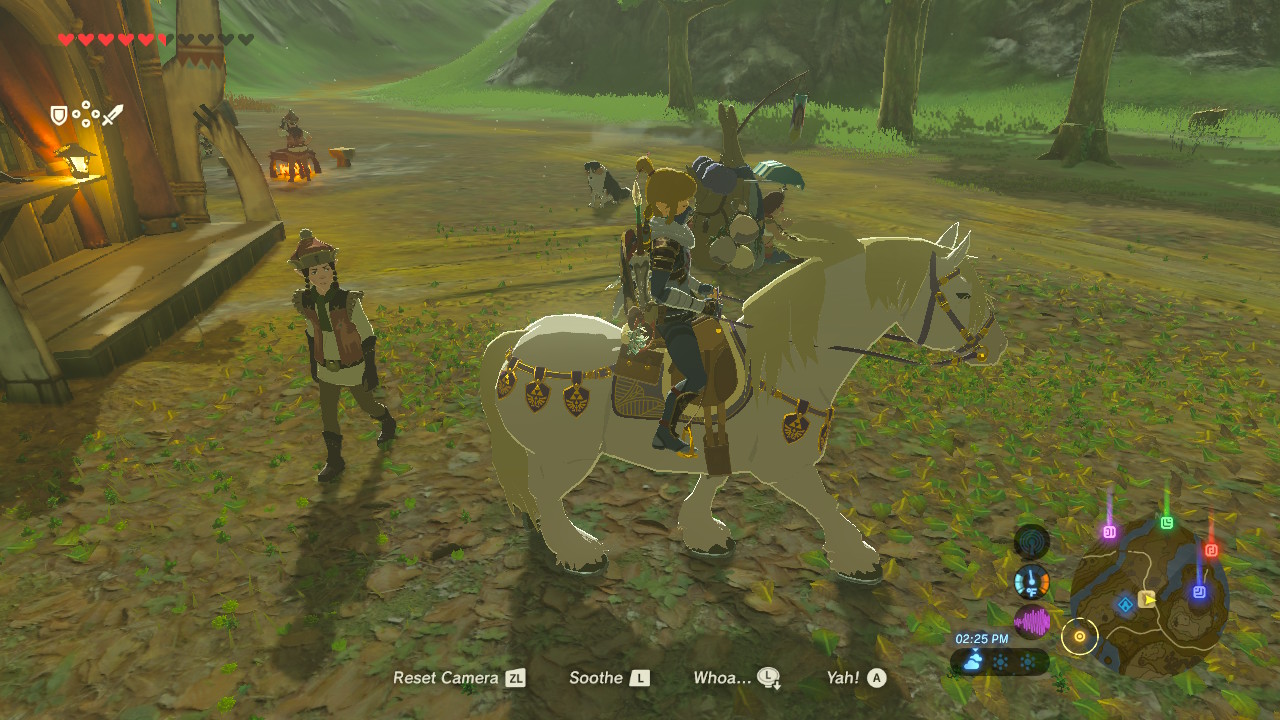Click the rightmost sunny forecast icon
Image resolution: width=1280 pixels, height=720 pixels.
[1028, 662]
